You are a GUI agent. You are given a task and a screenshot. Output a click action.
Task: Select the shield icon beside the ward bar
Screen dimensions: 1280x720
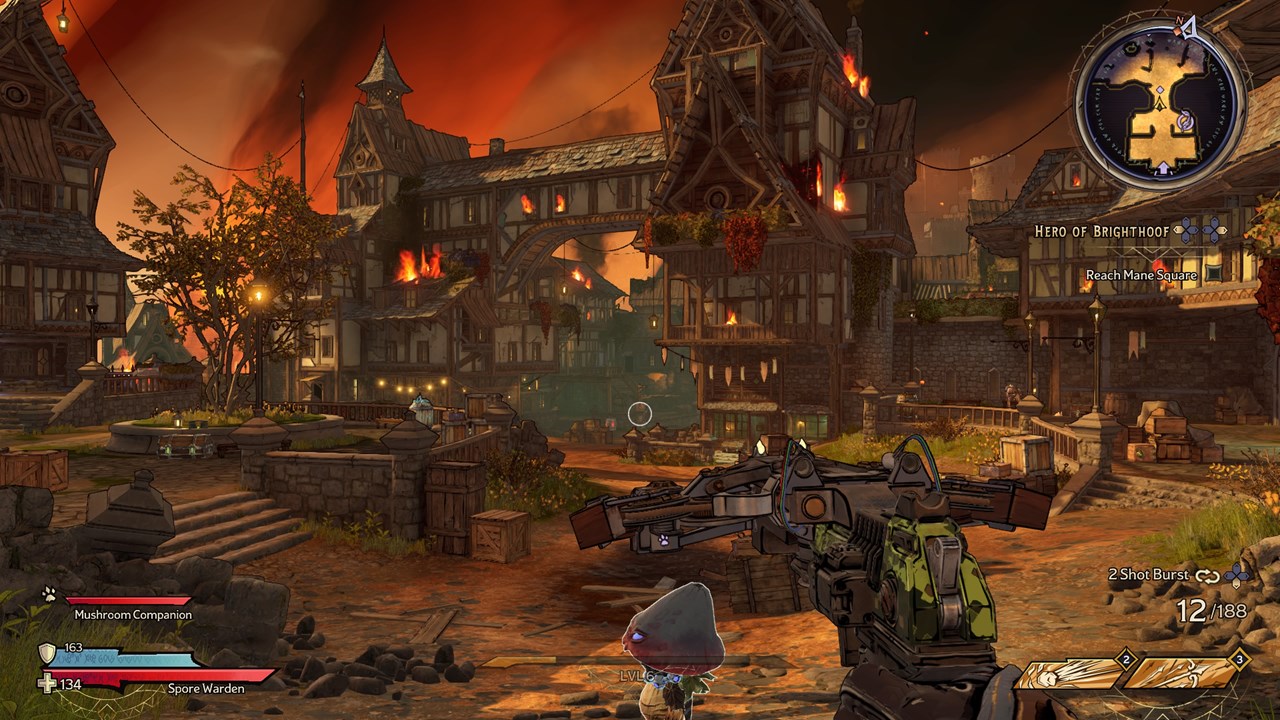47,654
